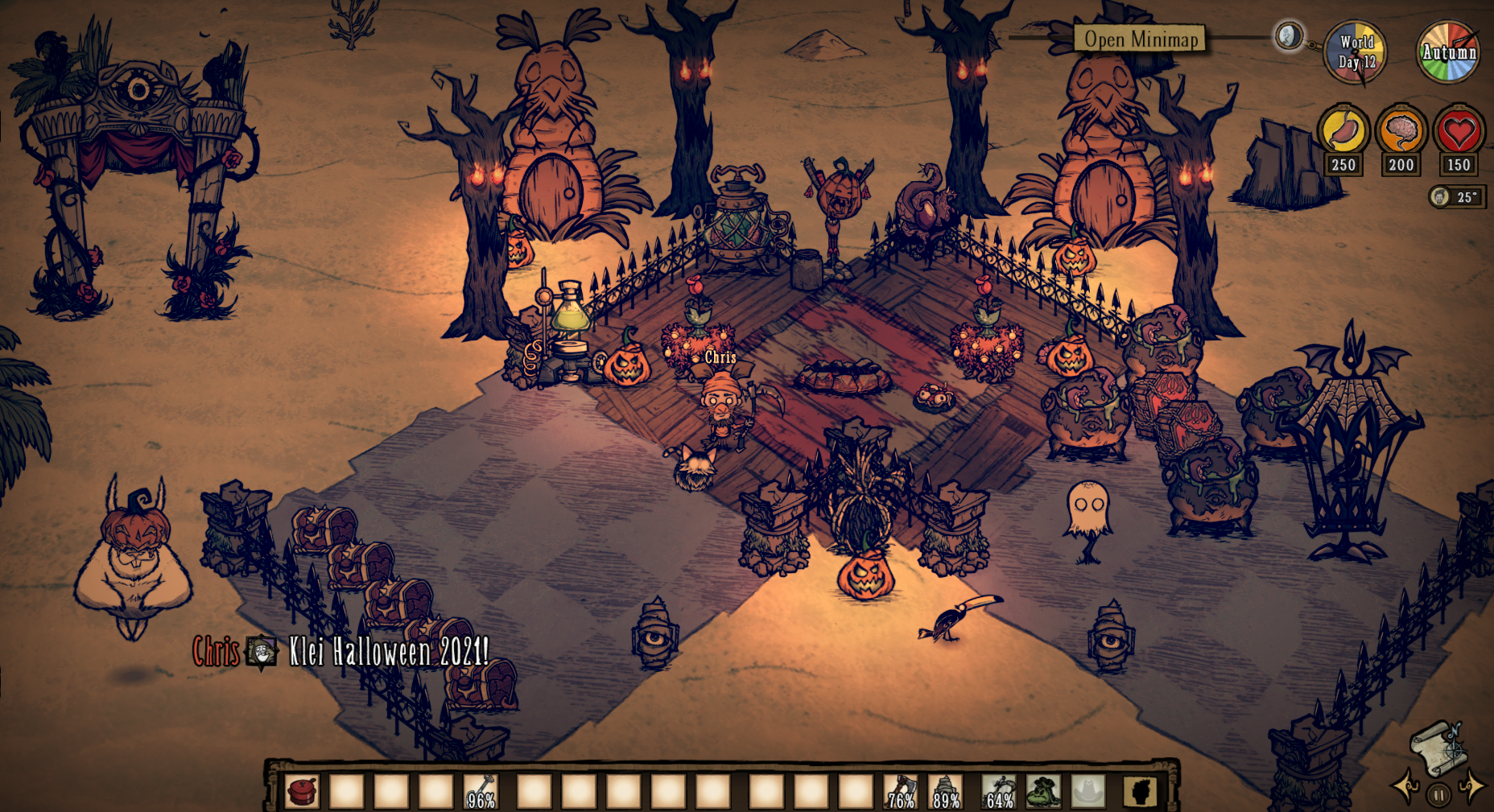Click the equipped 64% hand tool slot
The width and height of the screenshot is (1494, 812).
point(999,791)
